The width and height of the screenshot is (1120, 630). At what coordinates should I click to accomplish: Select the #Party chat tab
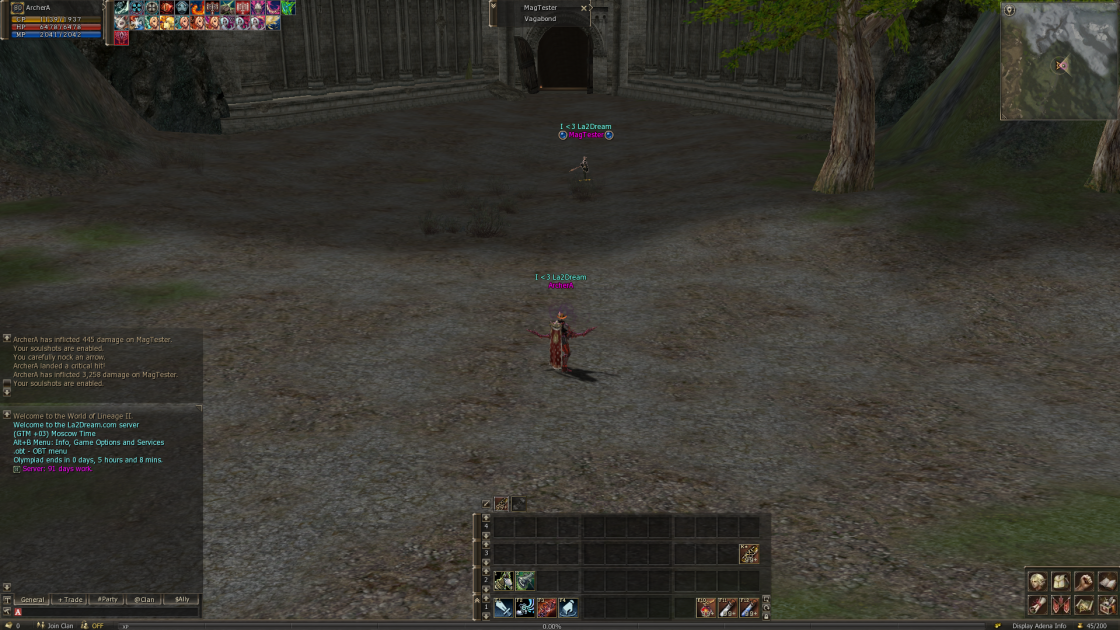click(x=107, y=600)
